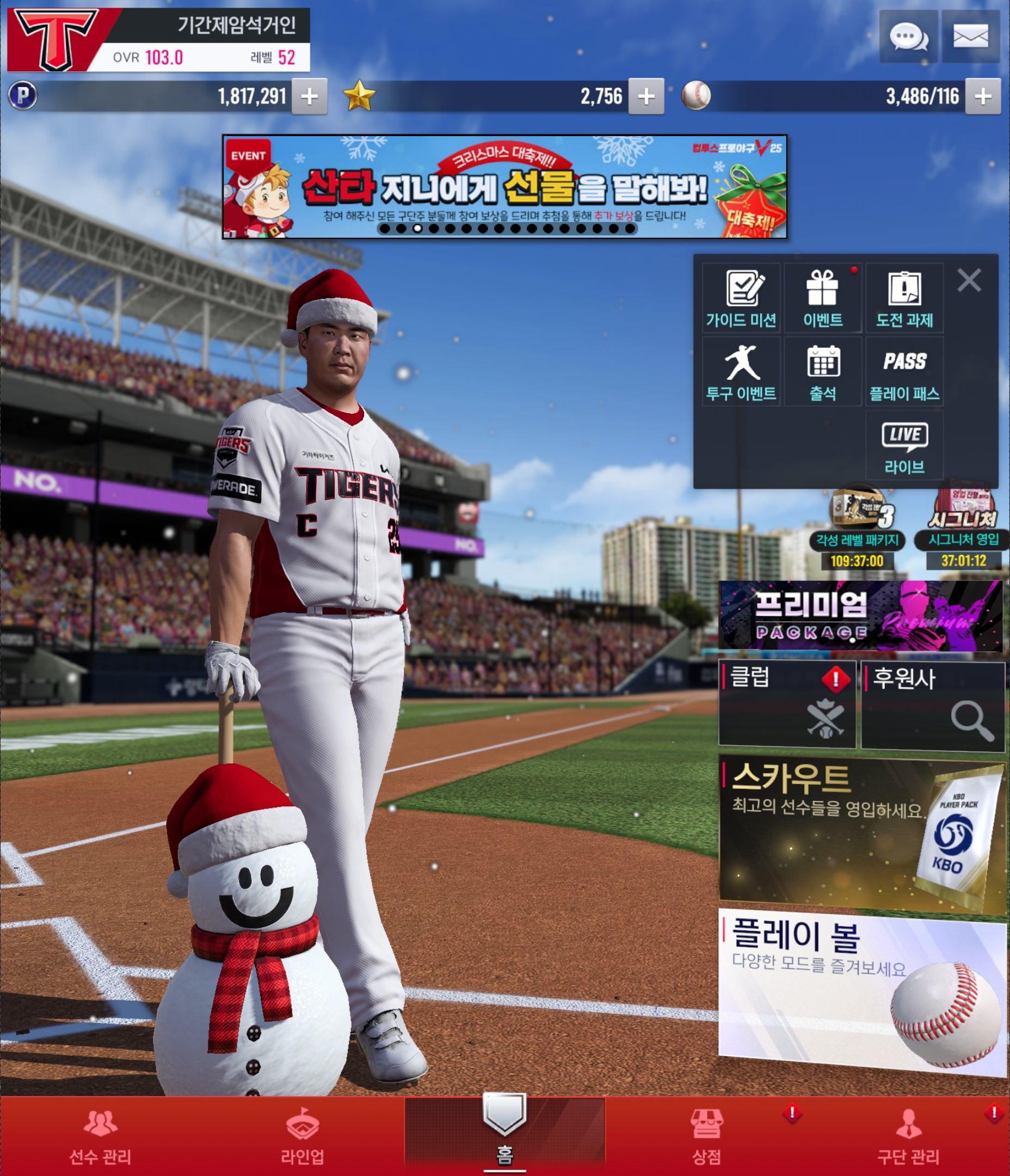Open the 후원사 sponsor panel
Screen dimensions: 1010x1176
click(x=932, y=705)
